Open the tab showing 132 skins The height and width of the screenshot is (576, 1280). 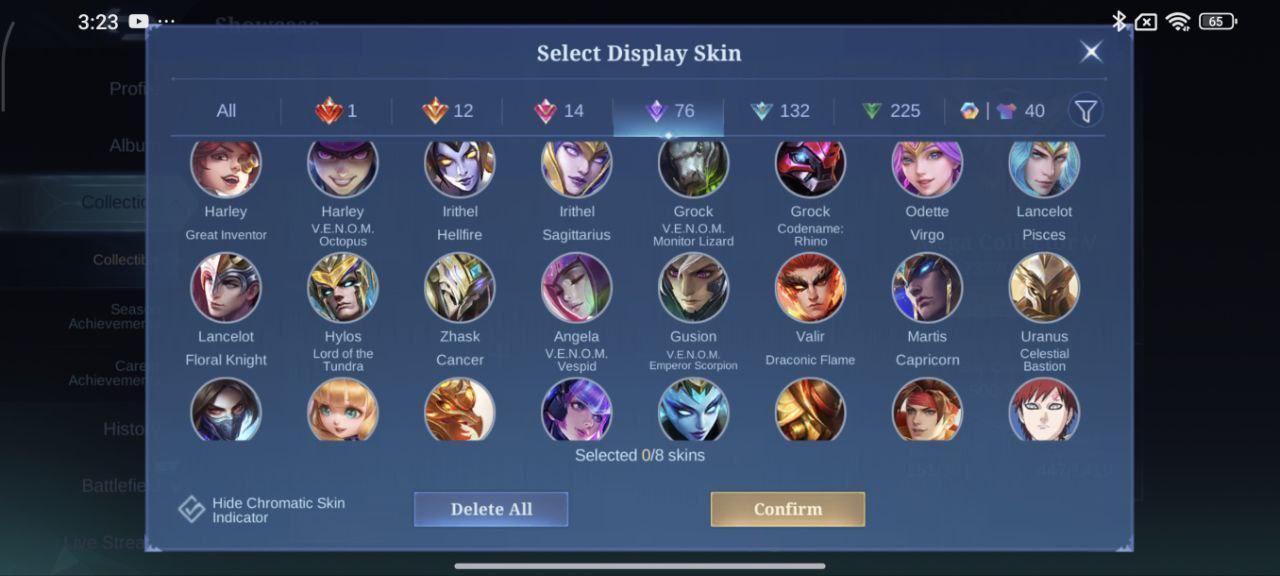pos(780,111)
